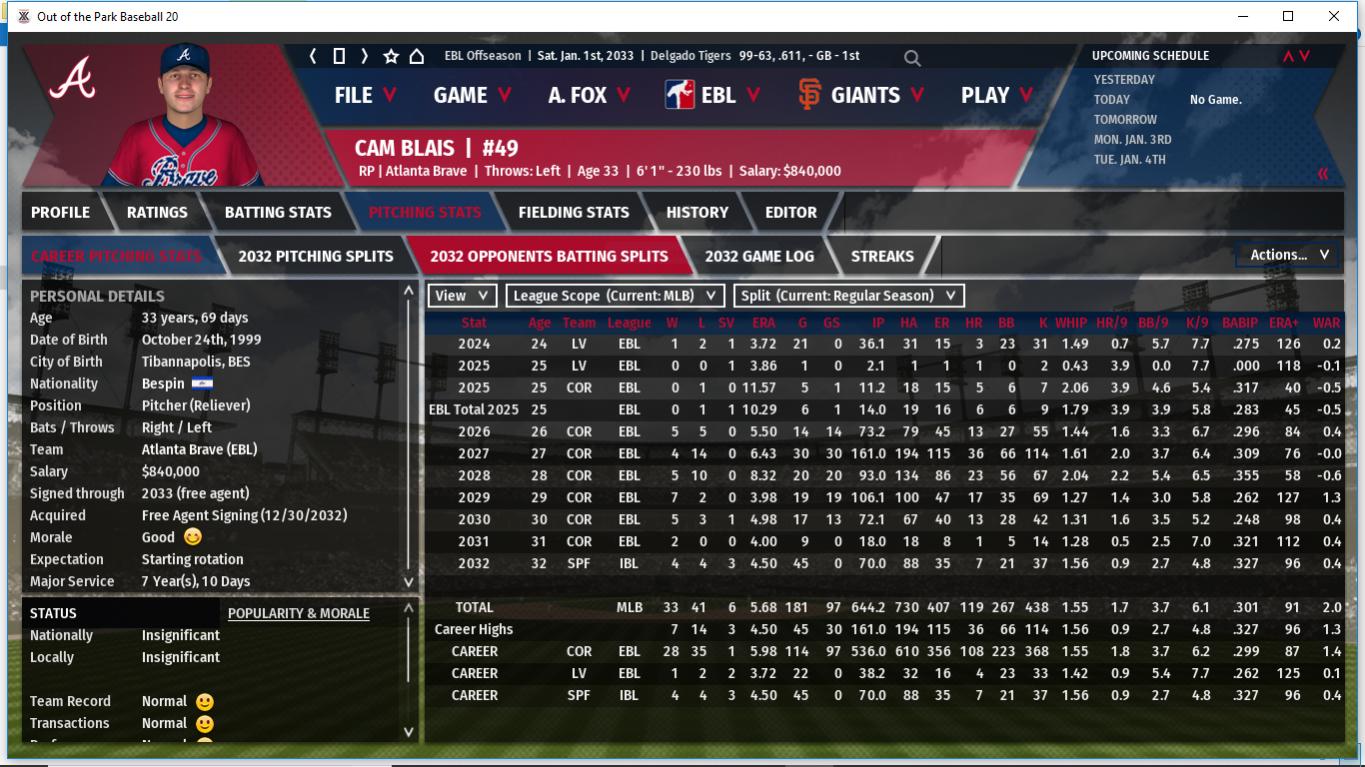The image size is (1365, 767).
Task: Switch to the PROFILE tab
Action: pos(60,212)
